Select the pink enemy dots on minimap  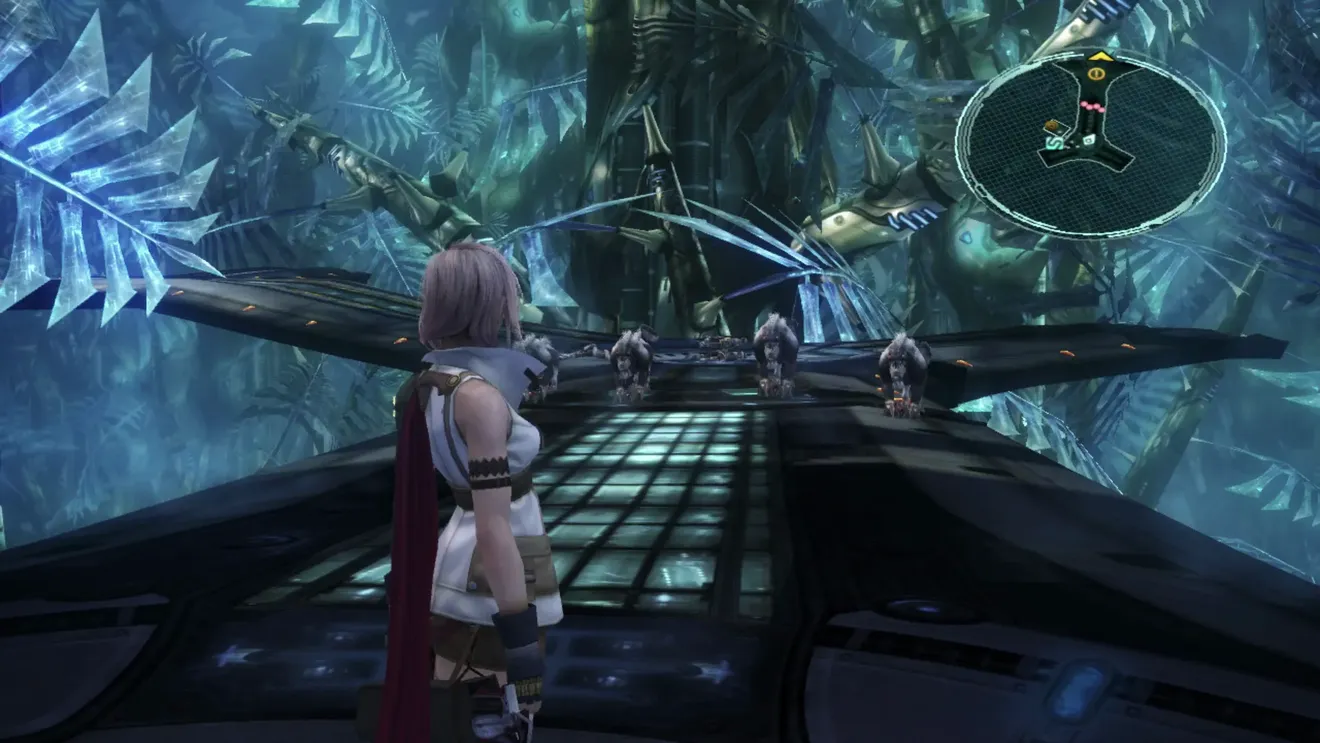click(1092, 105)
